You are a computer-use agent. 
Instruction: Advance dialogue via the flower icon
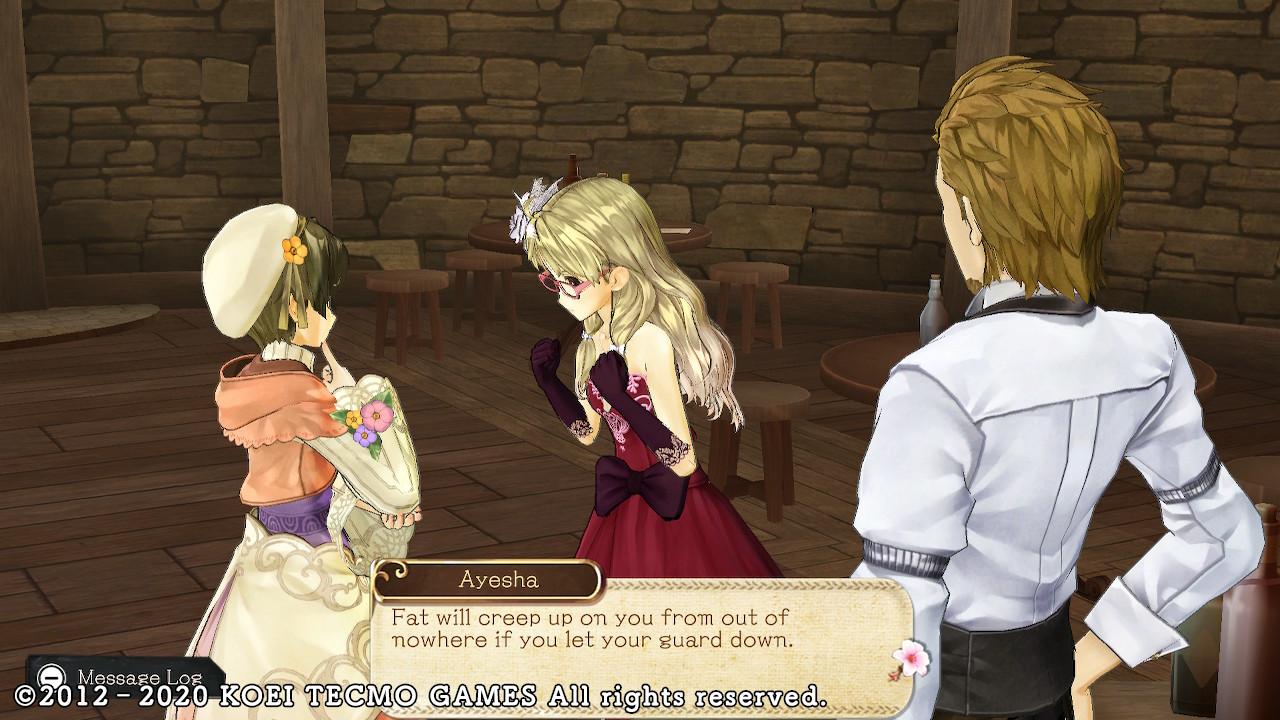pos(910,658)
